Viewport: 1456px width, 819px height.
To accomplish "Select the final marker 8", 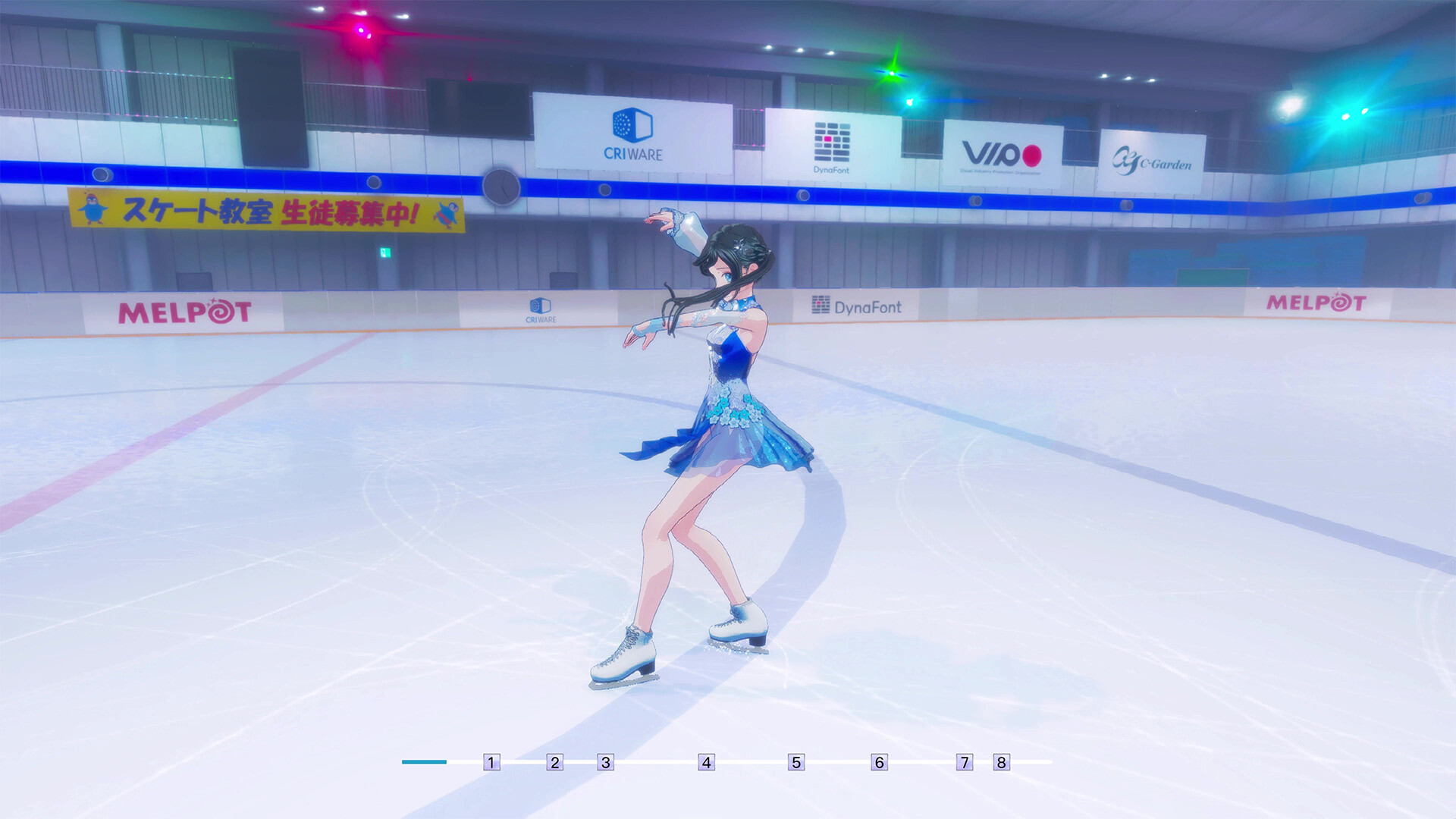I will pyautogui.click(x=1001, y=762).
